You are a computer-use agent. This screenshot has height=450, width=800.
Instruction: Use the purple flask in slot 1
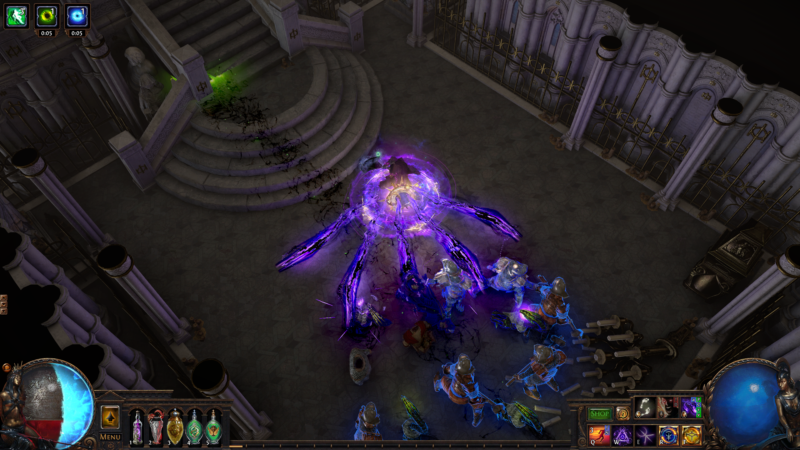(x=137, y=428)
